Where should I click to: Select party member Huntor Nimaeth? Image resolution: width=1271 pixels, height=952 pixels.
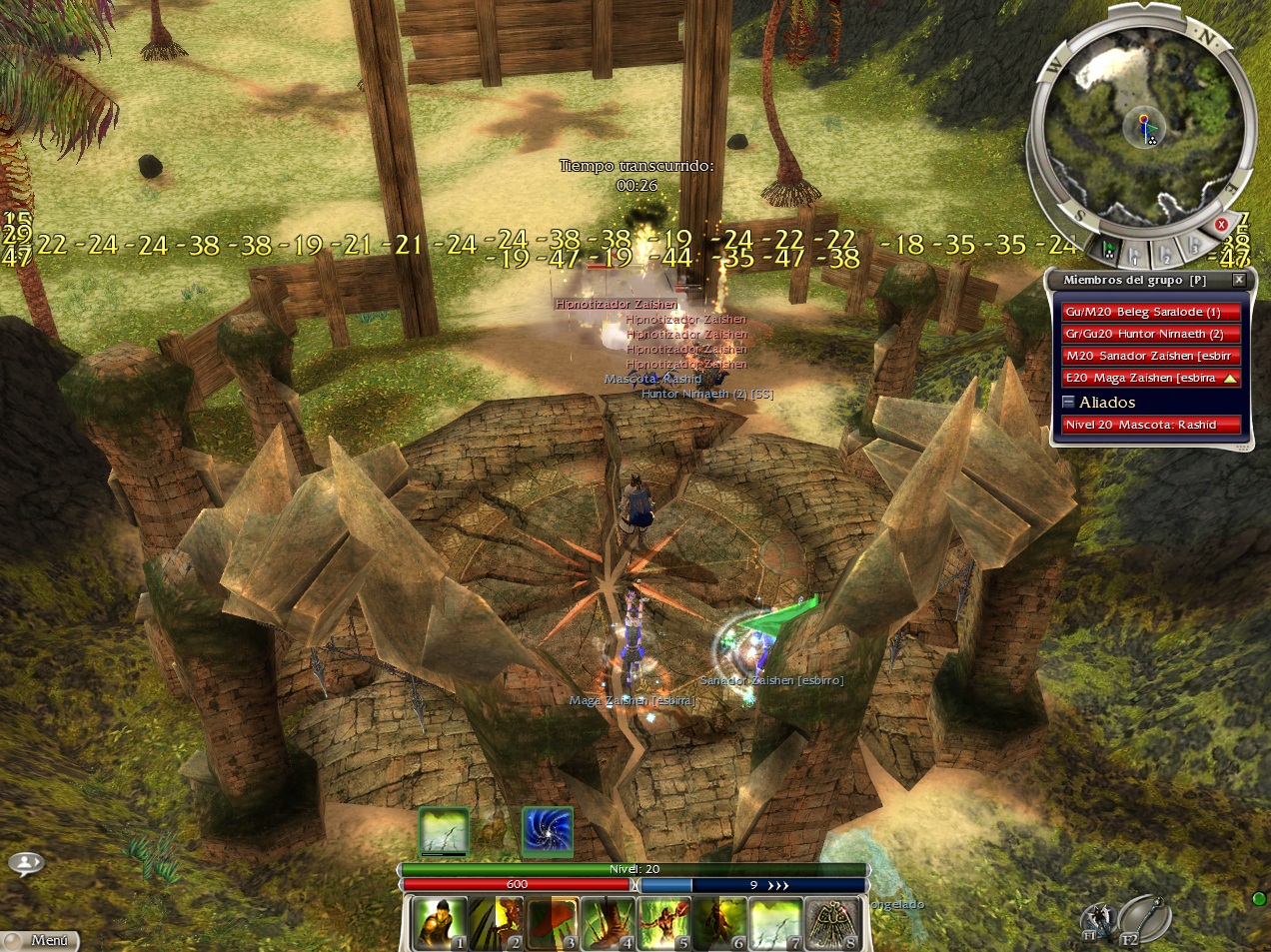click(1150, 334)
